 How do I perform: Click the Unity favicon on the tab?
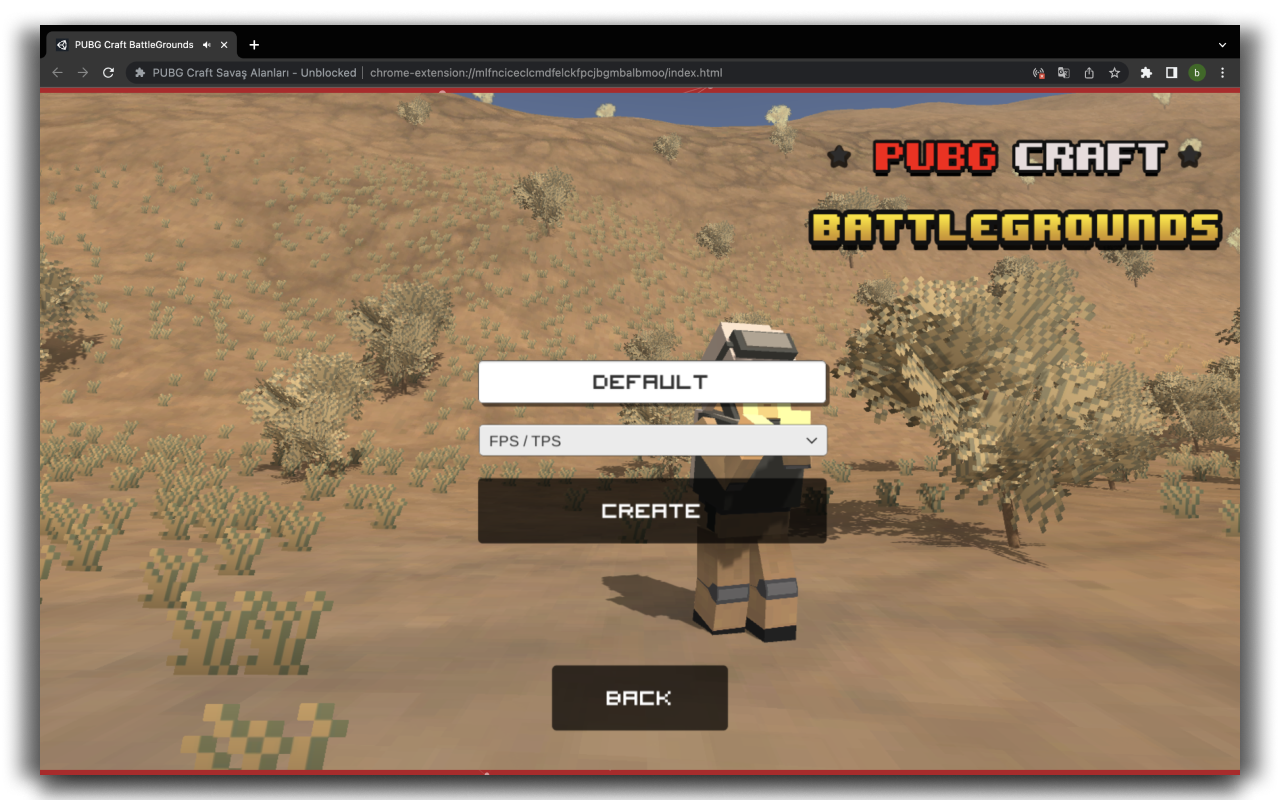coord(61,44)
